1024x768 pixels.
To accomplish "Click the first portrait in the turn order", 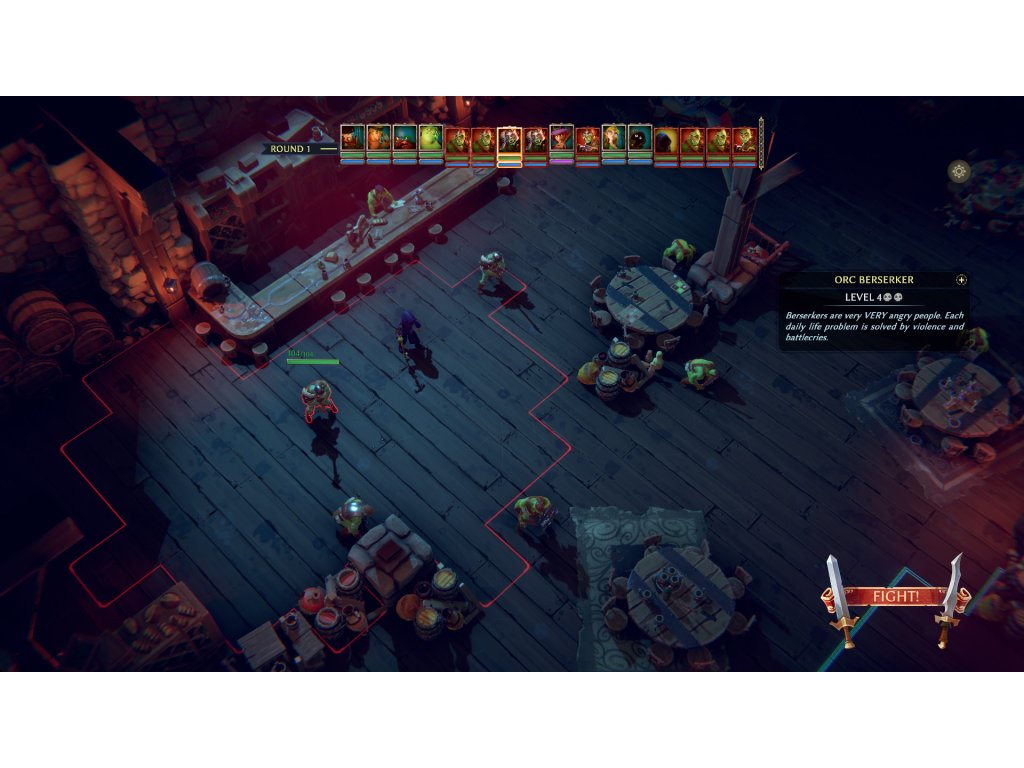I will 352,139.
